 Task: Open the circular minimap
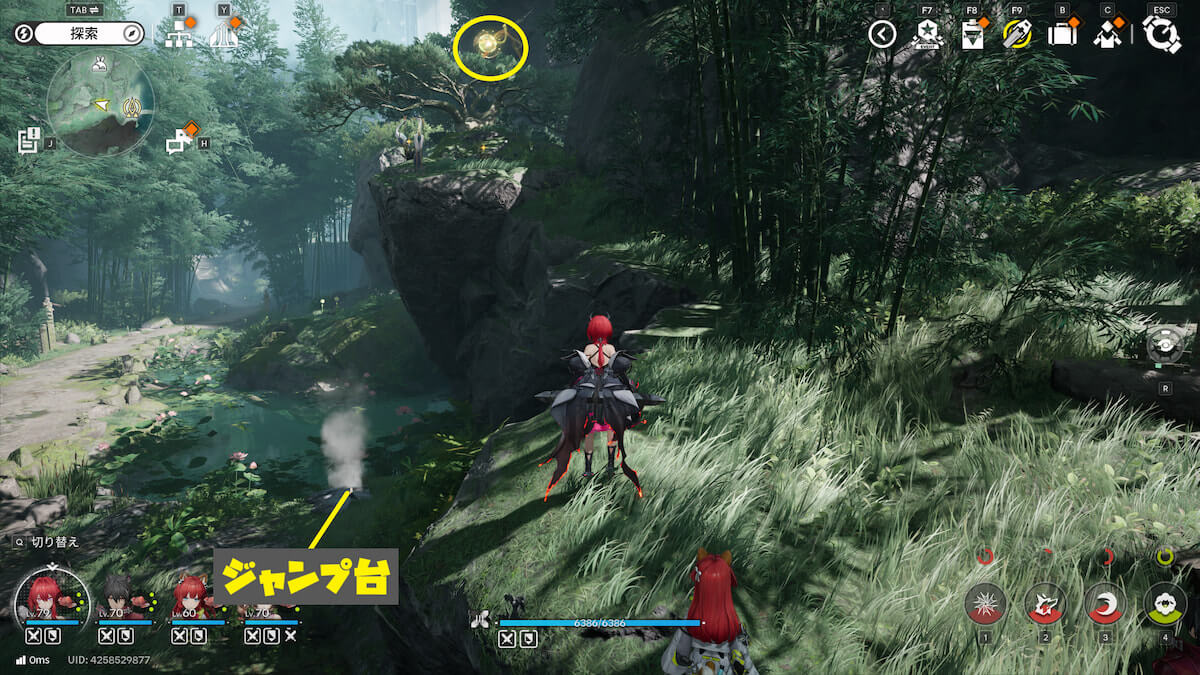pos(100,103)
